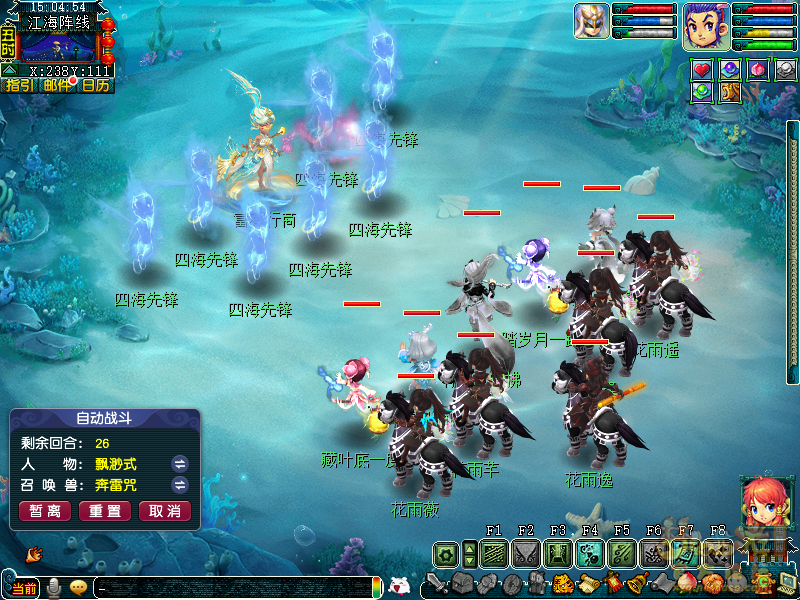Image resolution: width=800 pixels, height=600 pixels.
Task: Click the red heart buff icon
Action: pos(703,70)
